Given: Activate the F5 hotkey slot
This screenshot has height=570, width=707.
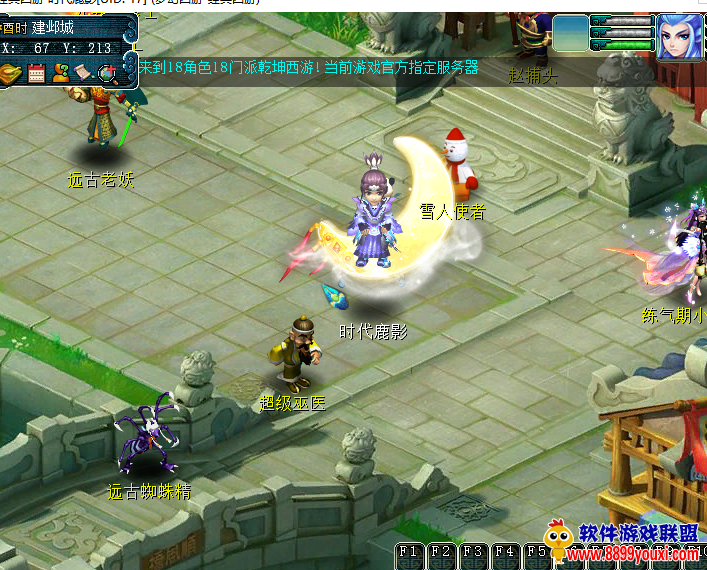Looking at the screenshot, I should click(x=535, y=553).
